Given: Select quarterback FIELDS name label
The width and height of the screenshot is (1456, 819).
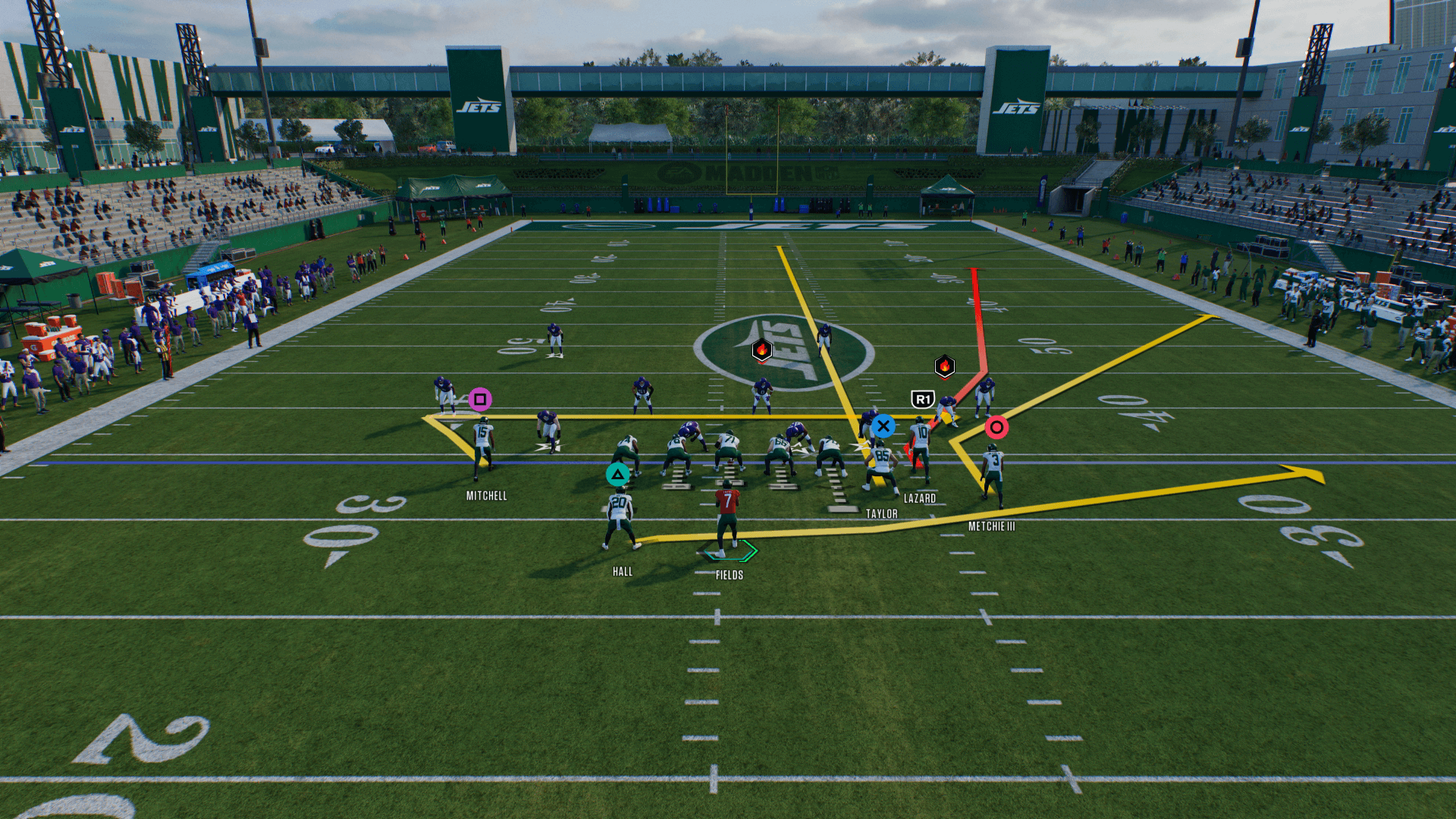Looking at the screenshot, I should click(x=730, y=576).
